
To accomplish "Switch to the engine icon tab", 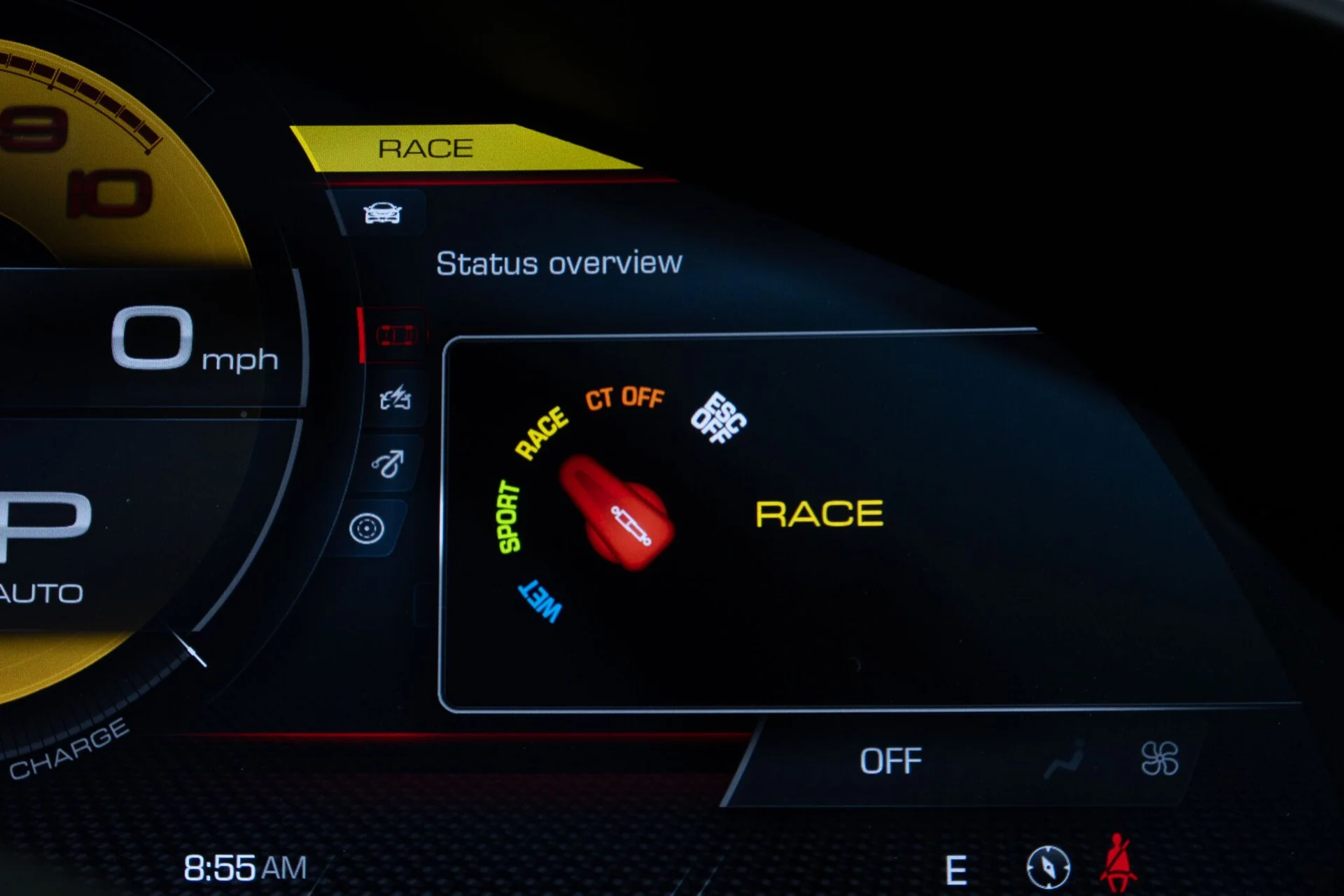I will 395,398.
